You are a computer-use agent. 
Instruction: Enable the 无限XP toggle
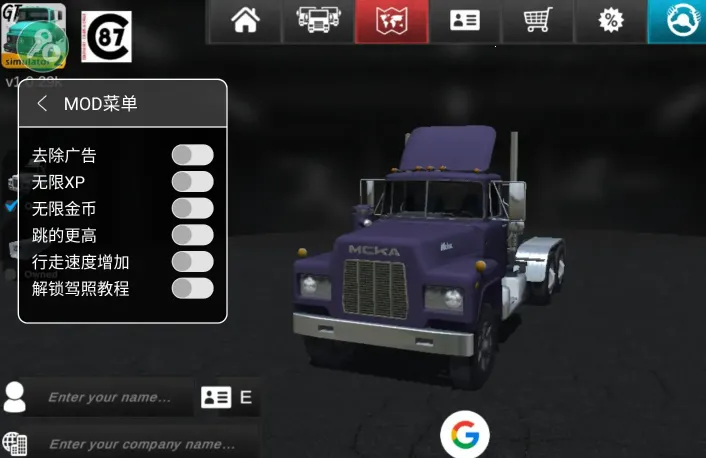click(x=192, y=182)
